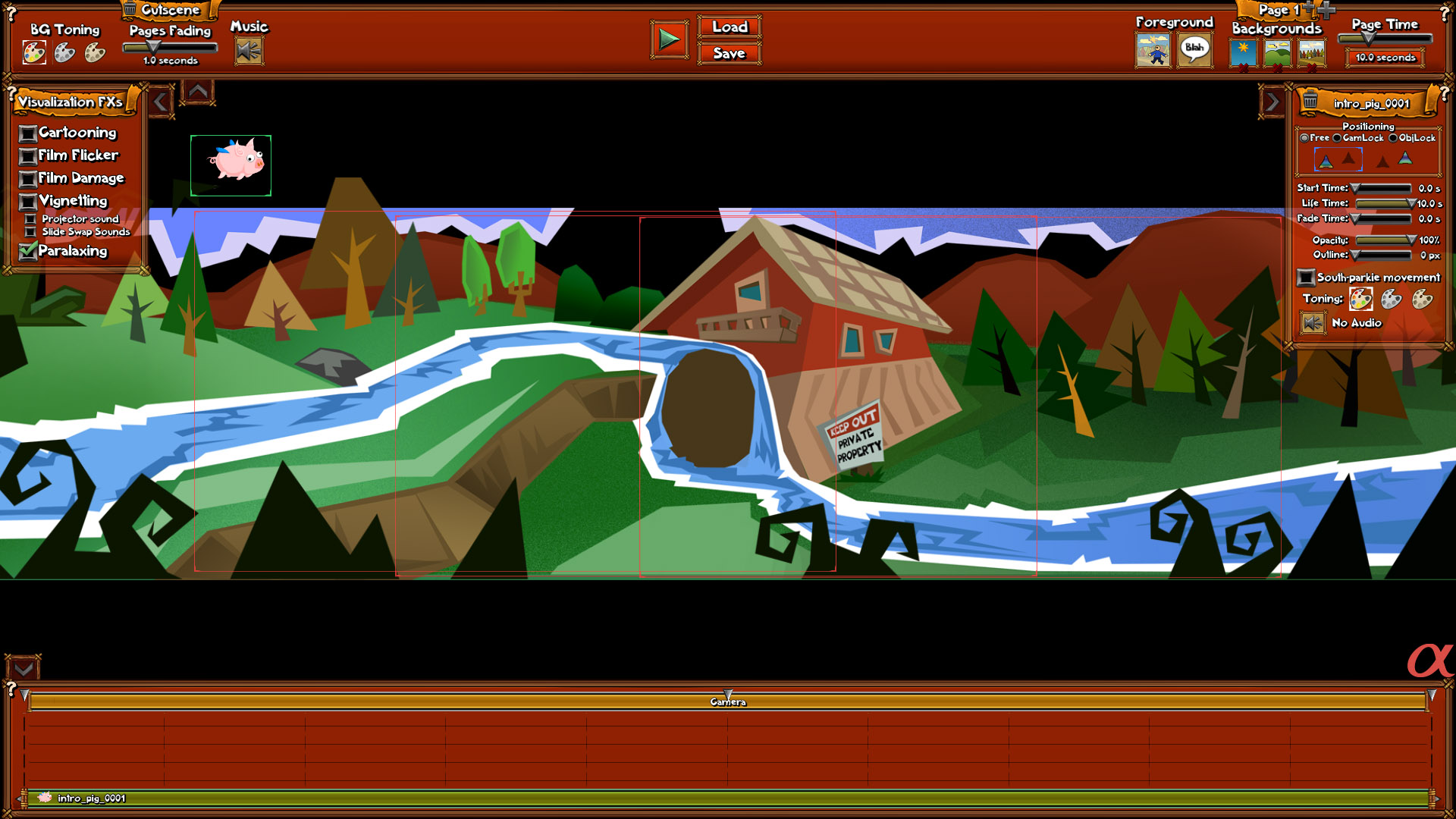The width and height of the screenshot is (1456, 819).
Task: Enable the Cartooning effect
Action: click(x=28, y=133)
